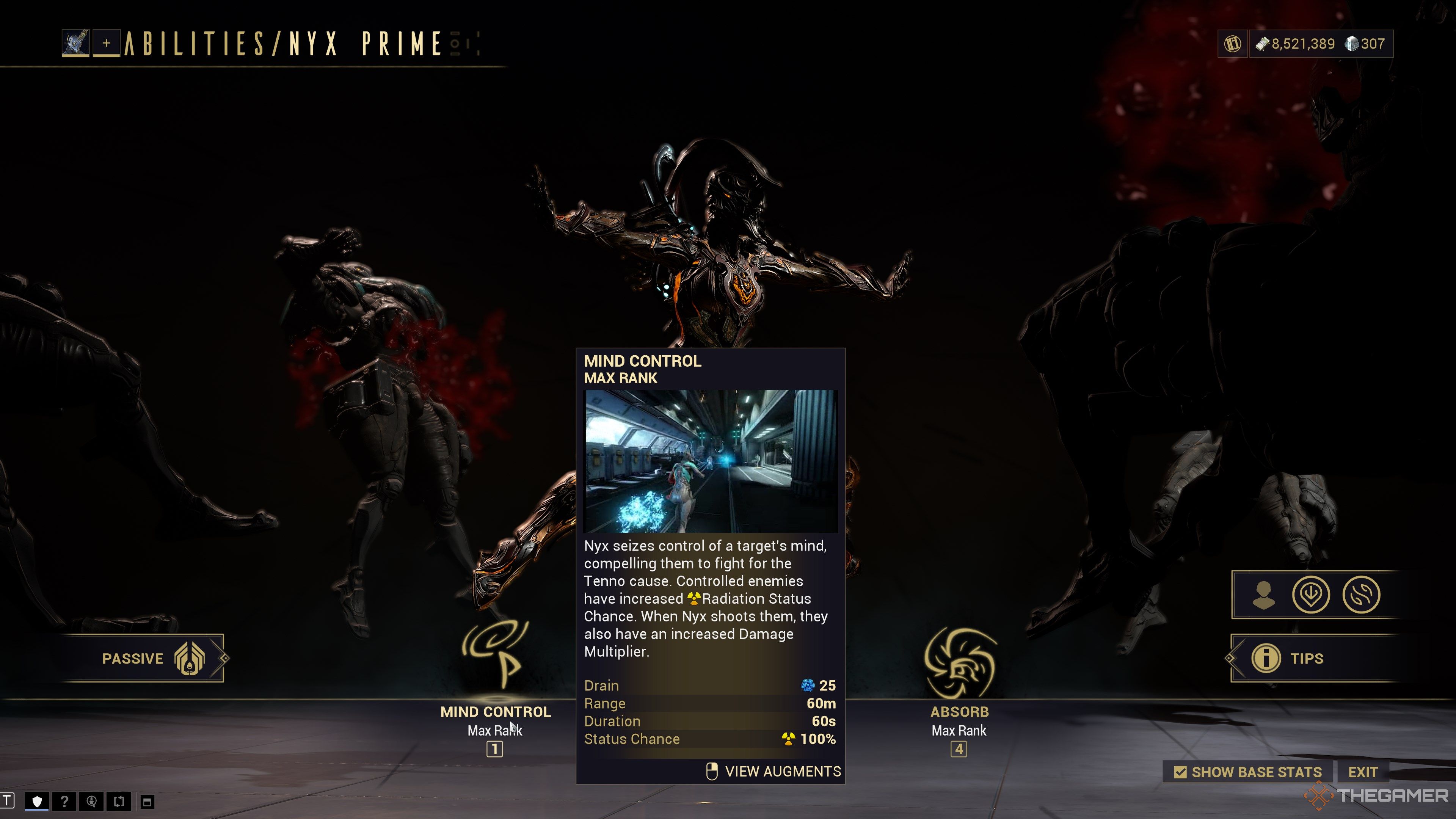Click the Nyx Prime avatar in the header
The height and width of the screenshot is (819, 1456).
click(75, 44)
